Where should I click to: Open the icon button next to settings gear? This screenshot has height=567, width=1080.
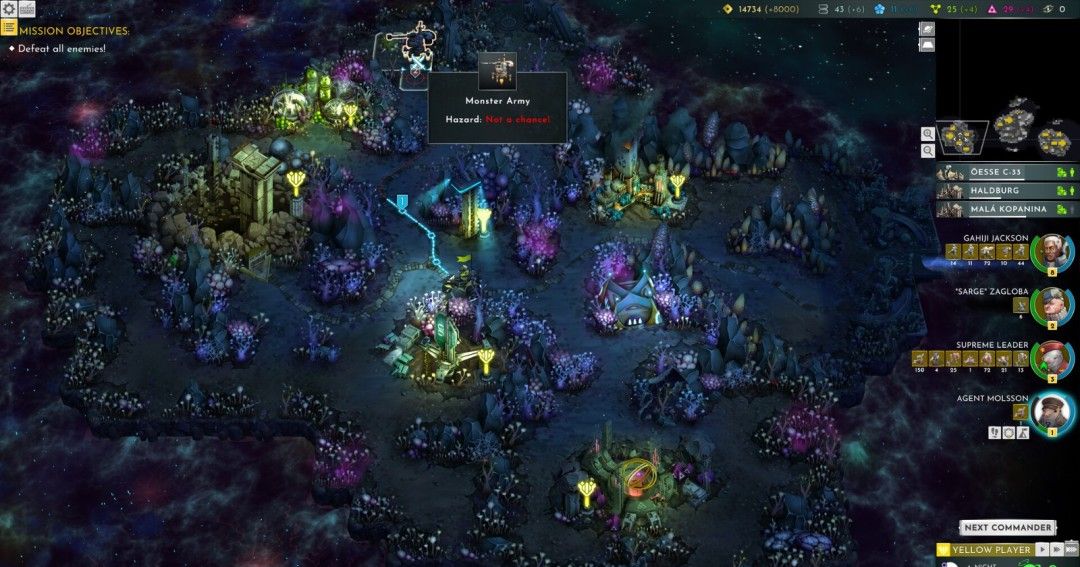click(x=27, y=9)
